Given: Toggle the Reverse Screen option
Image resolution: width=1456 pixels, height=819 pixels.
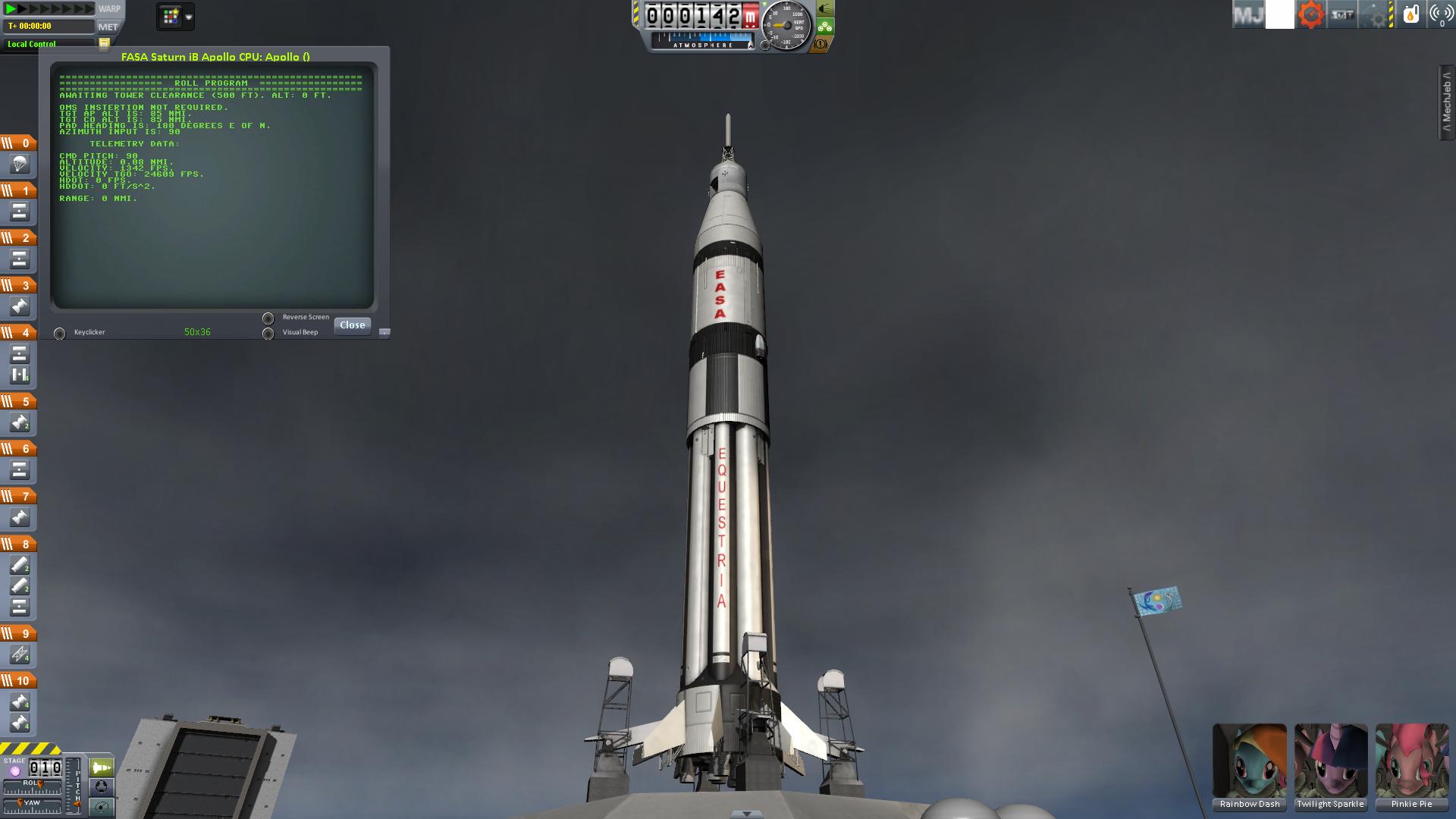Looking at the screenshot, I should 268,318.
